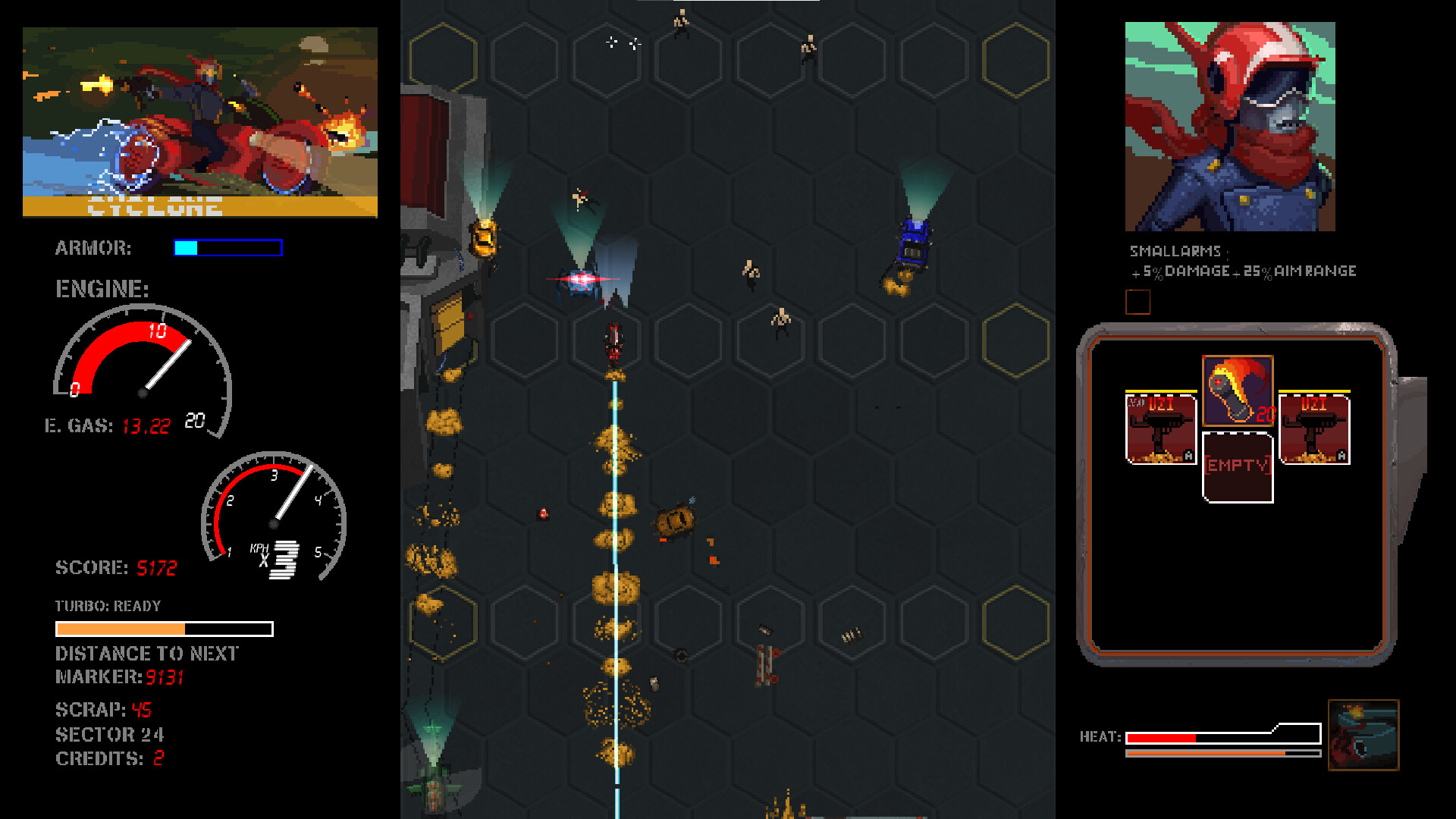
Task: Click the SCORE: 5172 readout
Action: click(x=116, y=567)
